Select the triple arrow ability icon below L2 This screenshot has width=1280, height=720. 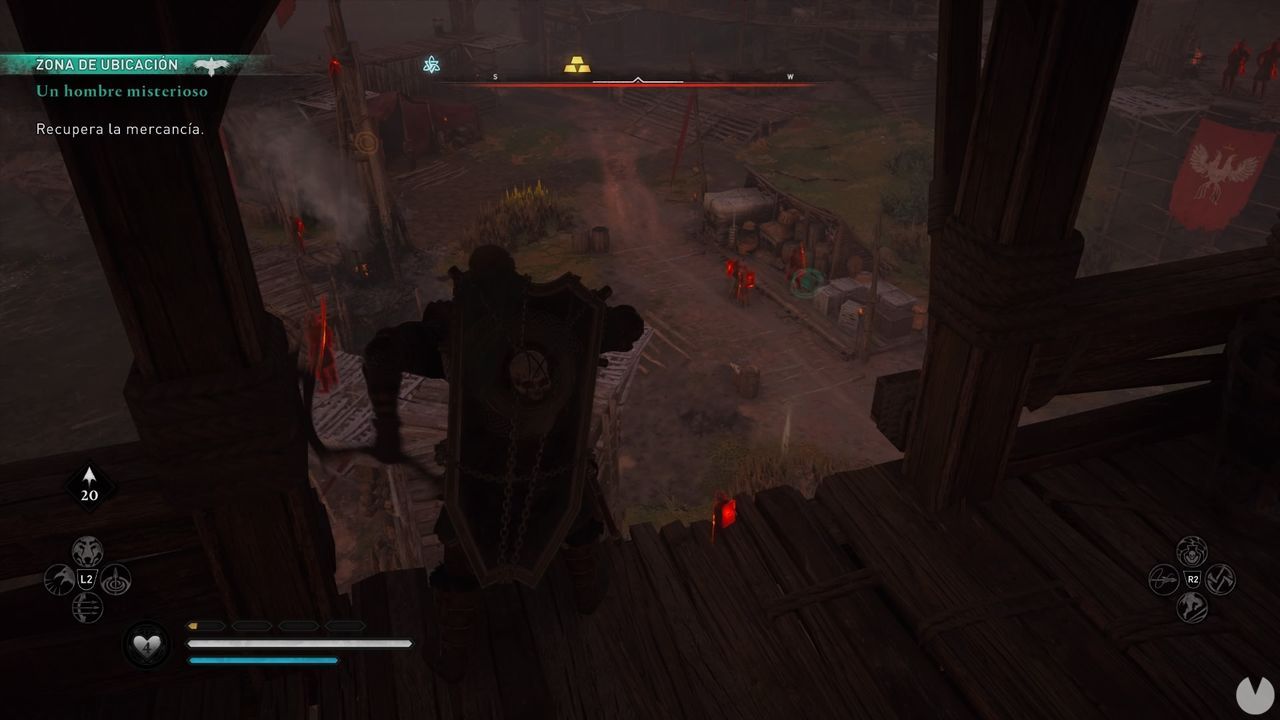87,607
